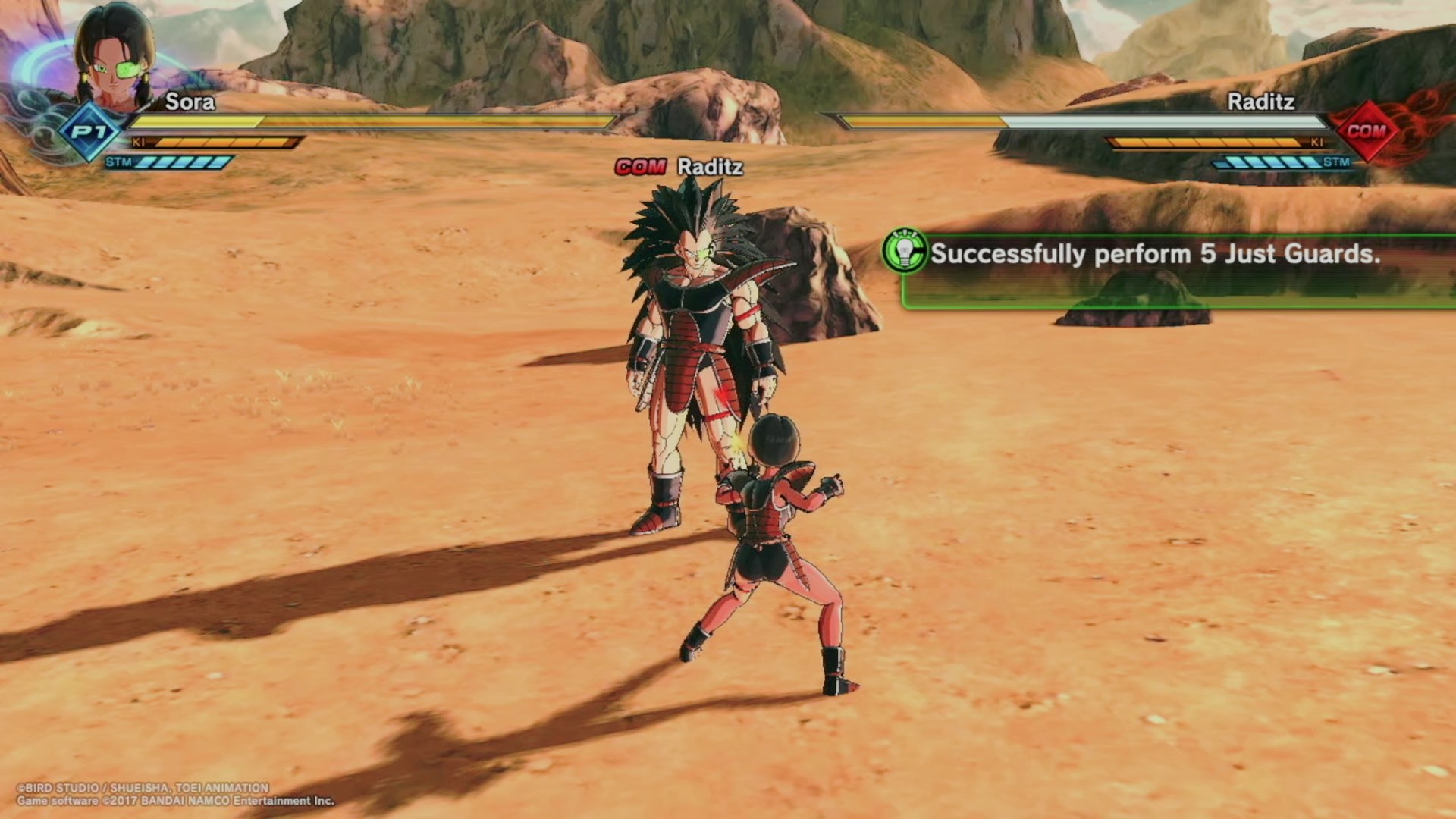Click Sora's character portrait
This screenshot has width=1456, height=819.
click(114, 61)
